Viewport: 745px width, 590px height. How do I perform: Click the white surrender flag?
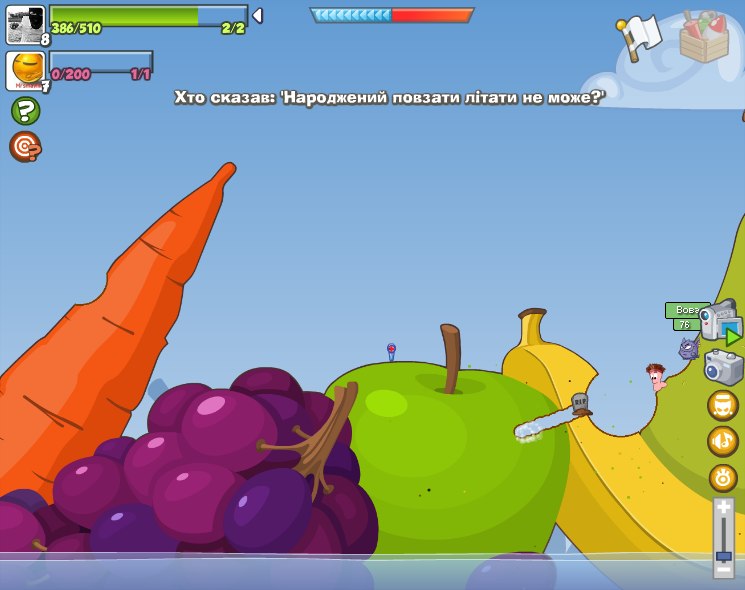(638, 36)
